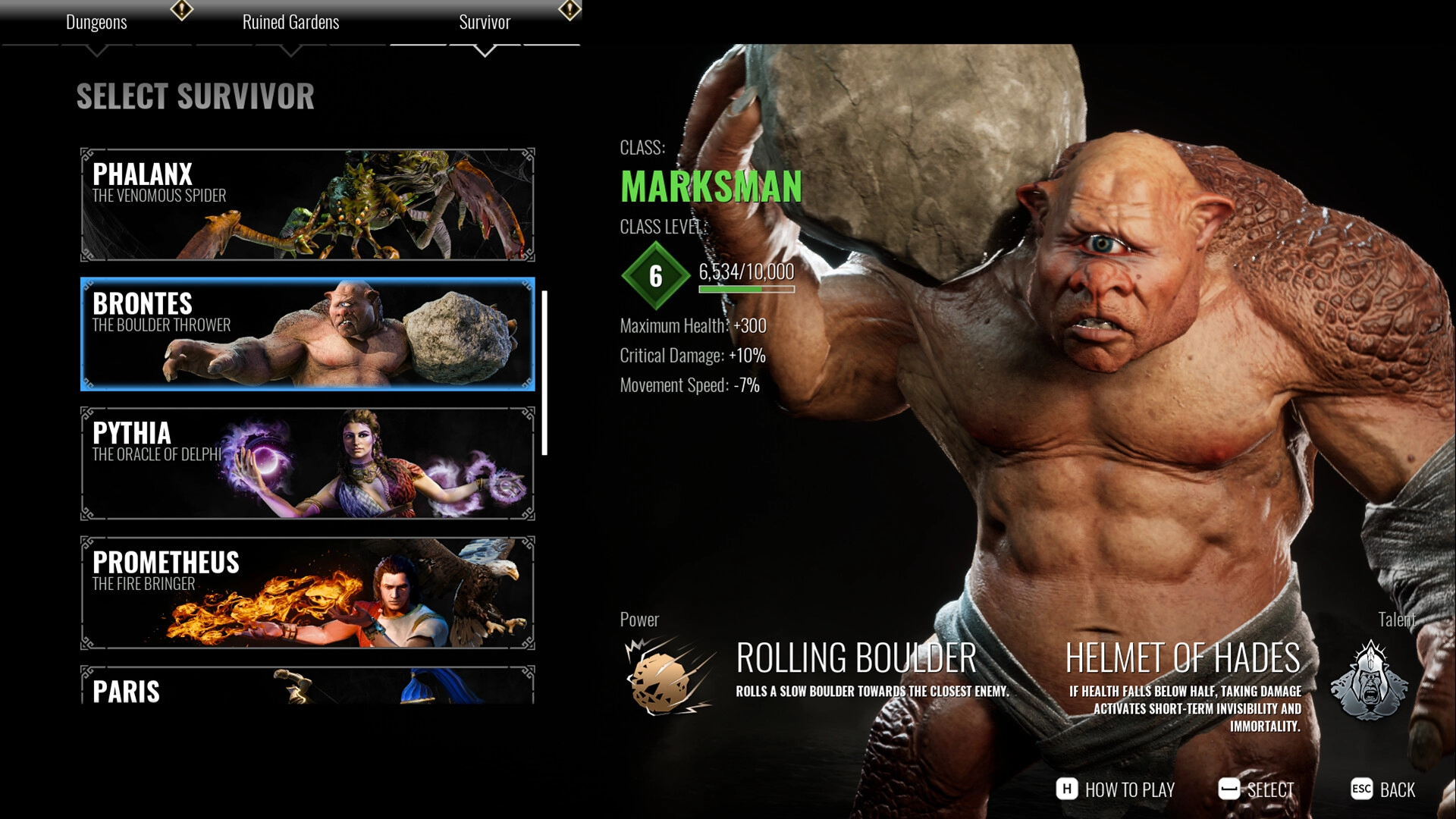Select the Paris survivor card
This screenshot has height=819, width=1456.
[x=307, y=686]
